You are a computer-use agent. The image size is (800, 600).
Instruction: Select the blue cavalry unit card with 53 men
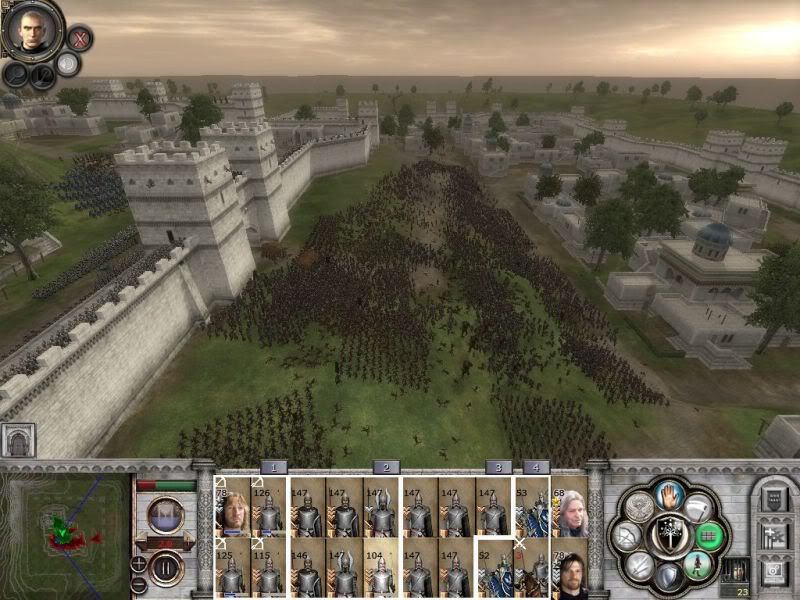click(x=531, y=508)
